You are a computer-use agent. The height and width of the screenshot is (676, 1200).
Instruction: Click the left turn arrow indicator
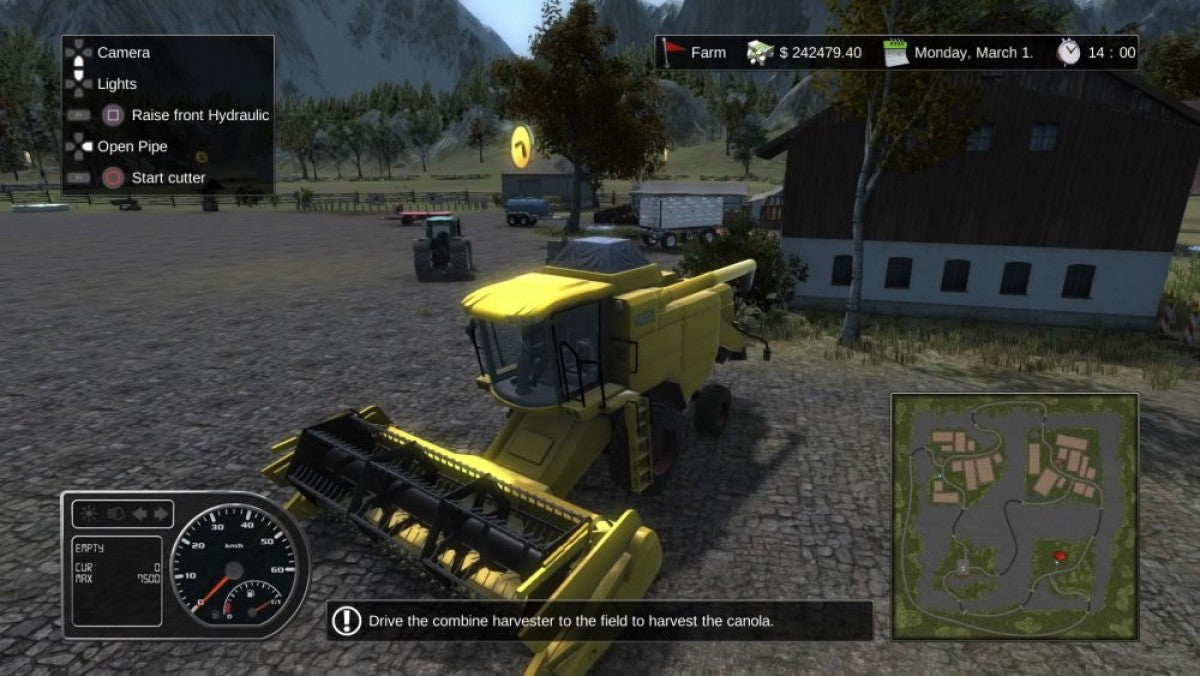coord(139,514)
